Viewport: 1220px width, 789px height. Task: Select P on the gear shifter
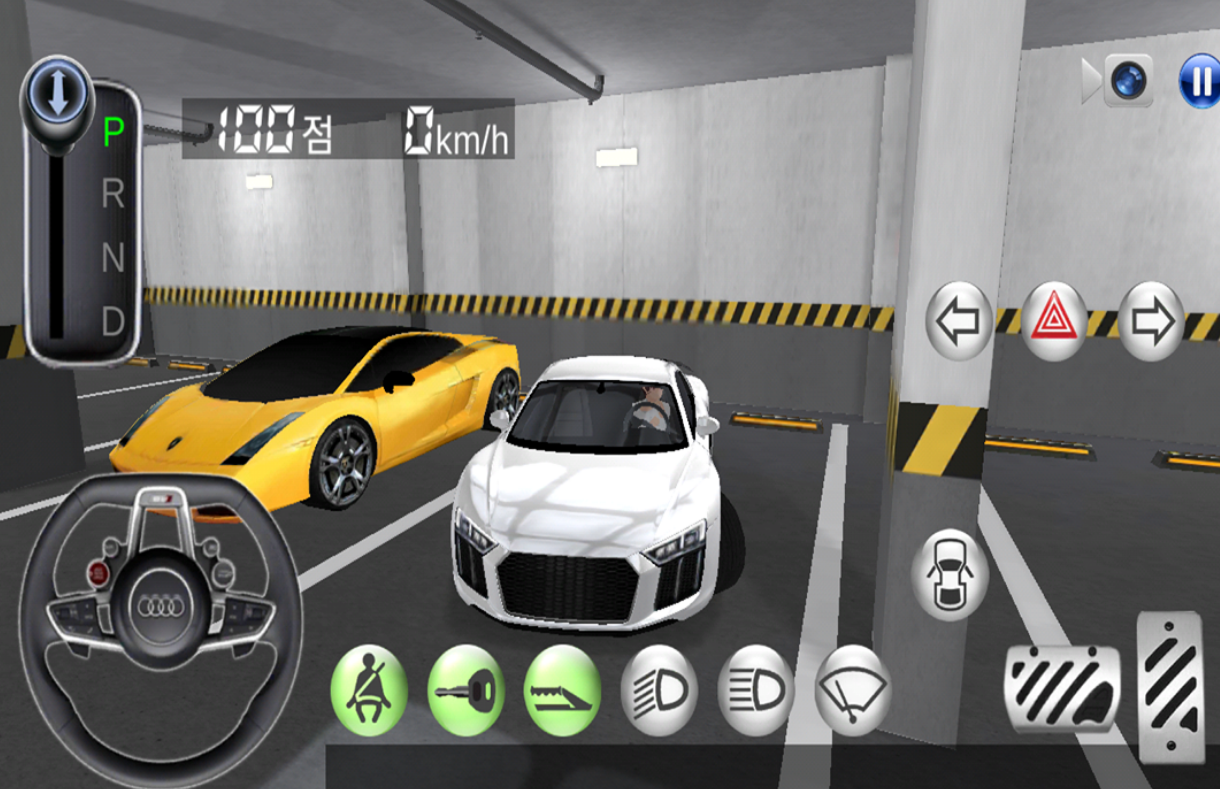click(114, 132)
